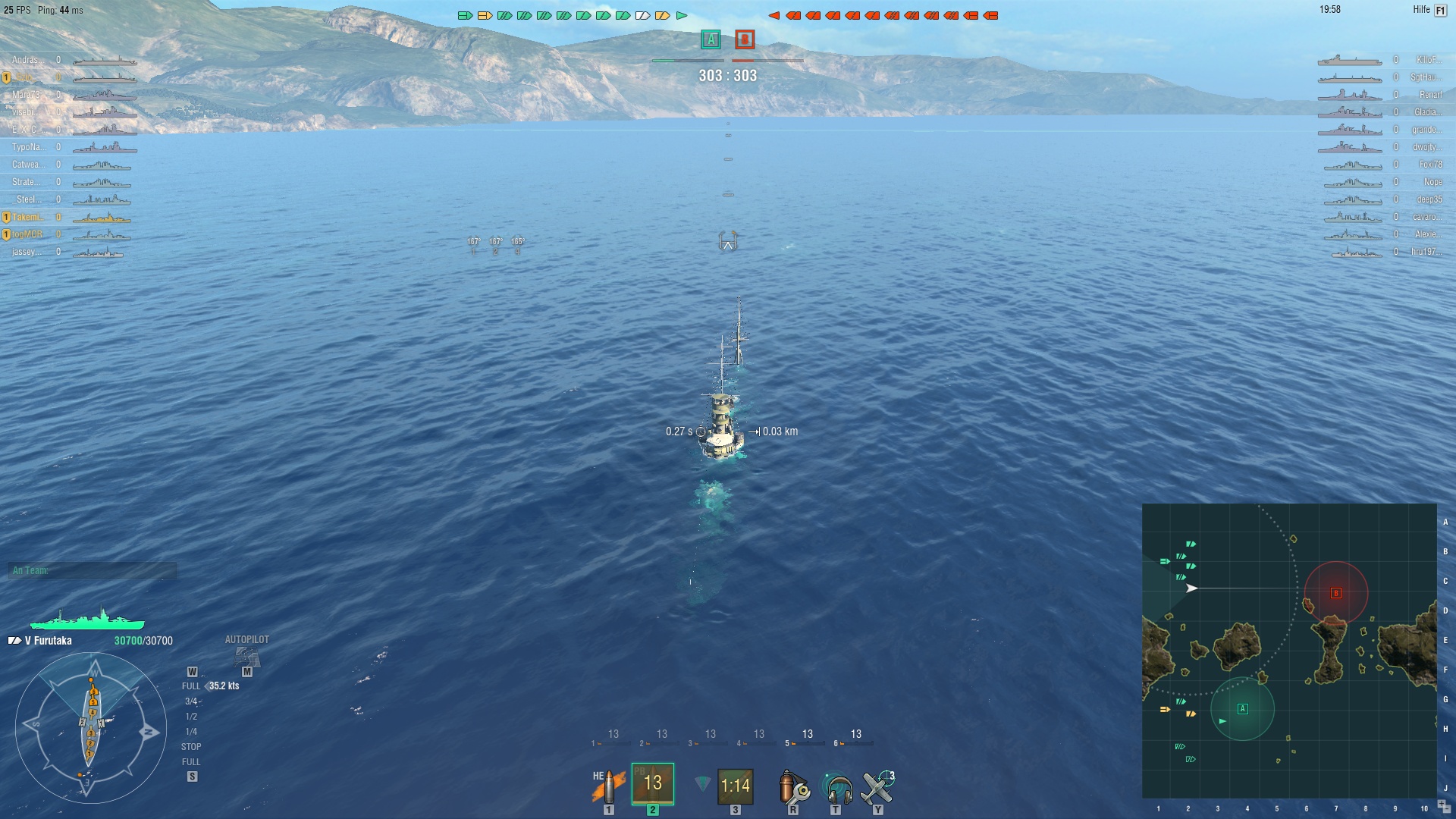Click the minimap resize button
Image resolution: width=1456 pixels, height=819 pixels.
1443,806
